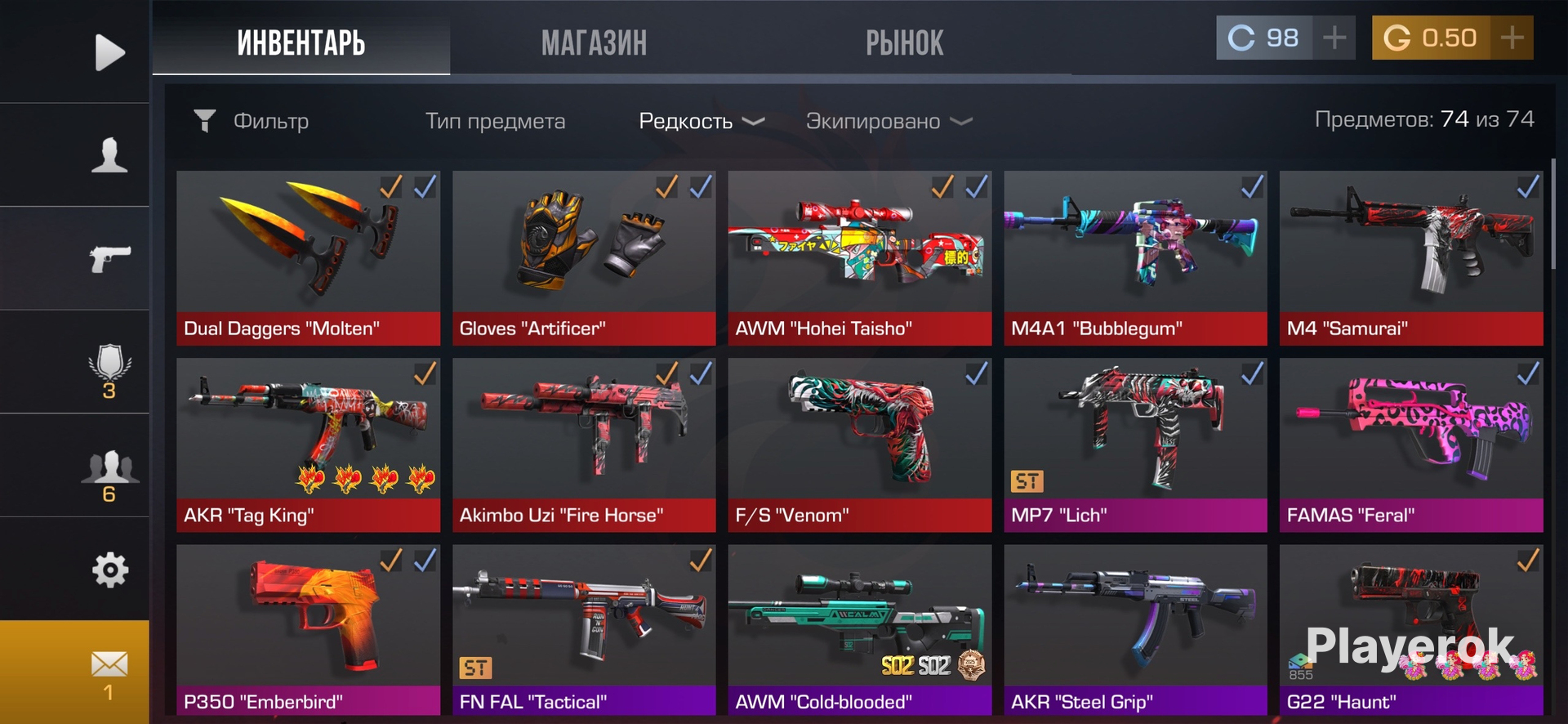The image size is (1568, 724).
Task: Open the Редкость rarity dropdown
Action: click(x=701, y=121)
